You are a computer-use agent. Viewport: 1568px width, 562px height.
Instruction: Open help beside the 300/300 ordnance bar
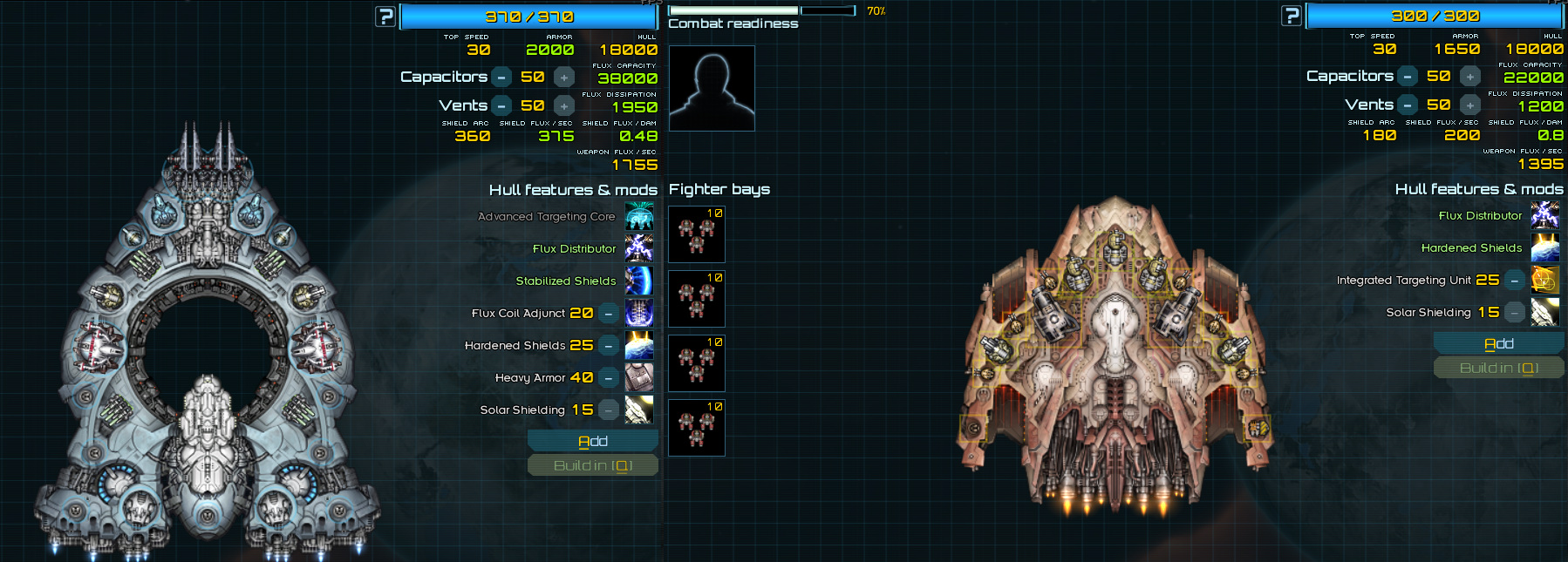click(x=1292, y=16)
